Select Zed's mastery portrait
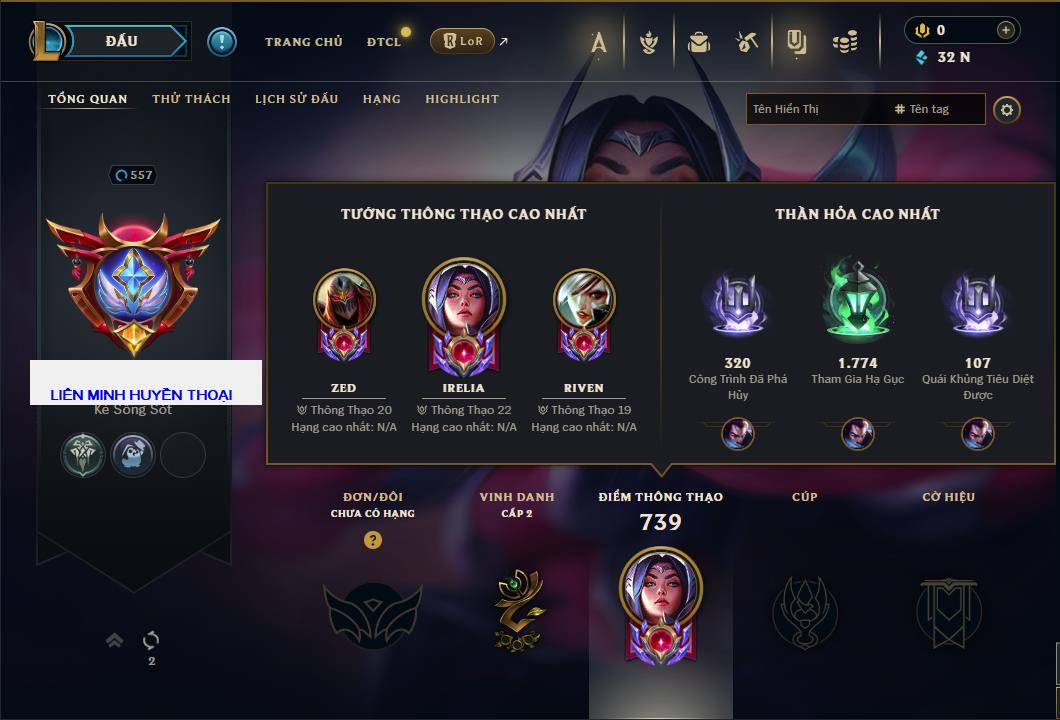The height and width of the screenshot is (720, 1060). point(343,302)
